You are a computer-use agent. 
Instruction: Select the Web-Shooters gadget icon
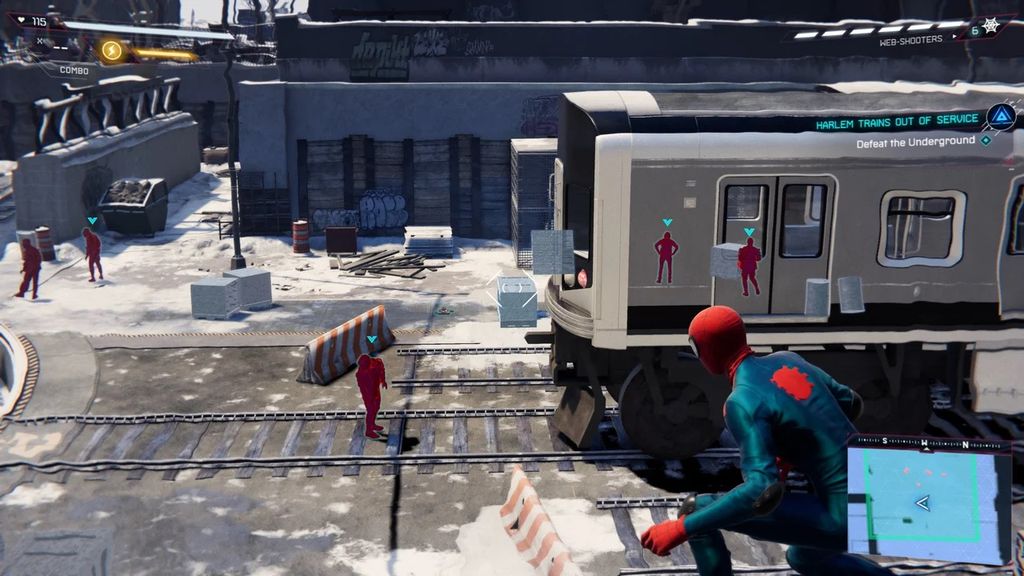click(991, 27)
